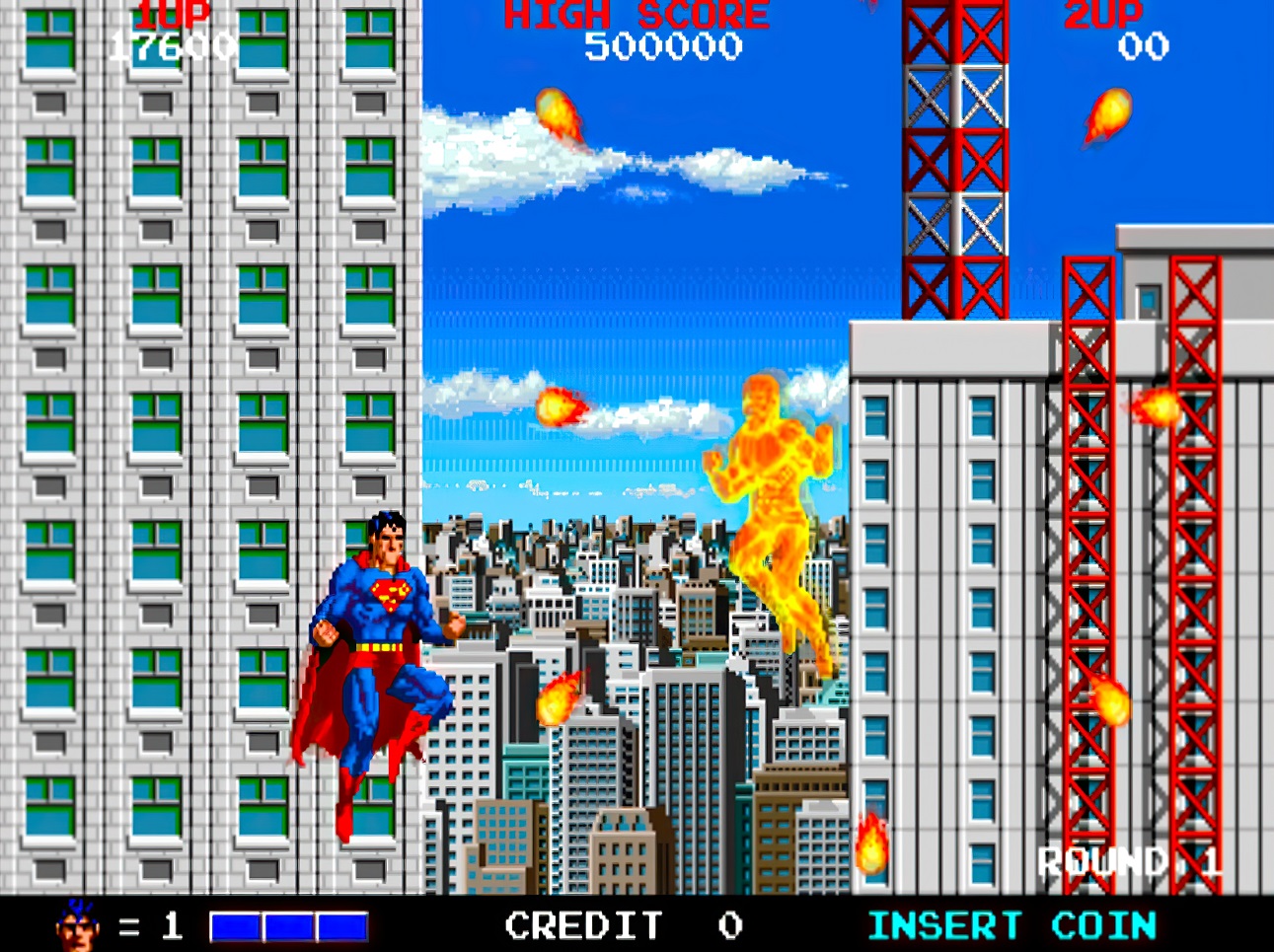Screen dimensions: 1274x952
Task: Select the flaming enemy humanoid
Action: click(x=775, y=513)
